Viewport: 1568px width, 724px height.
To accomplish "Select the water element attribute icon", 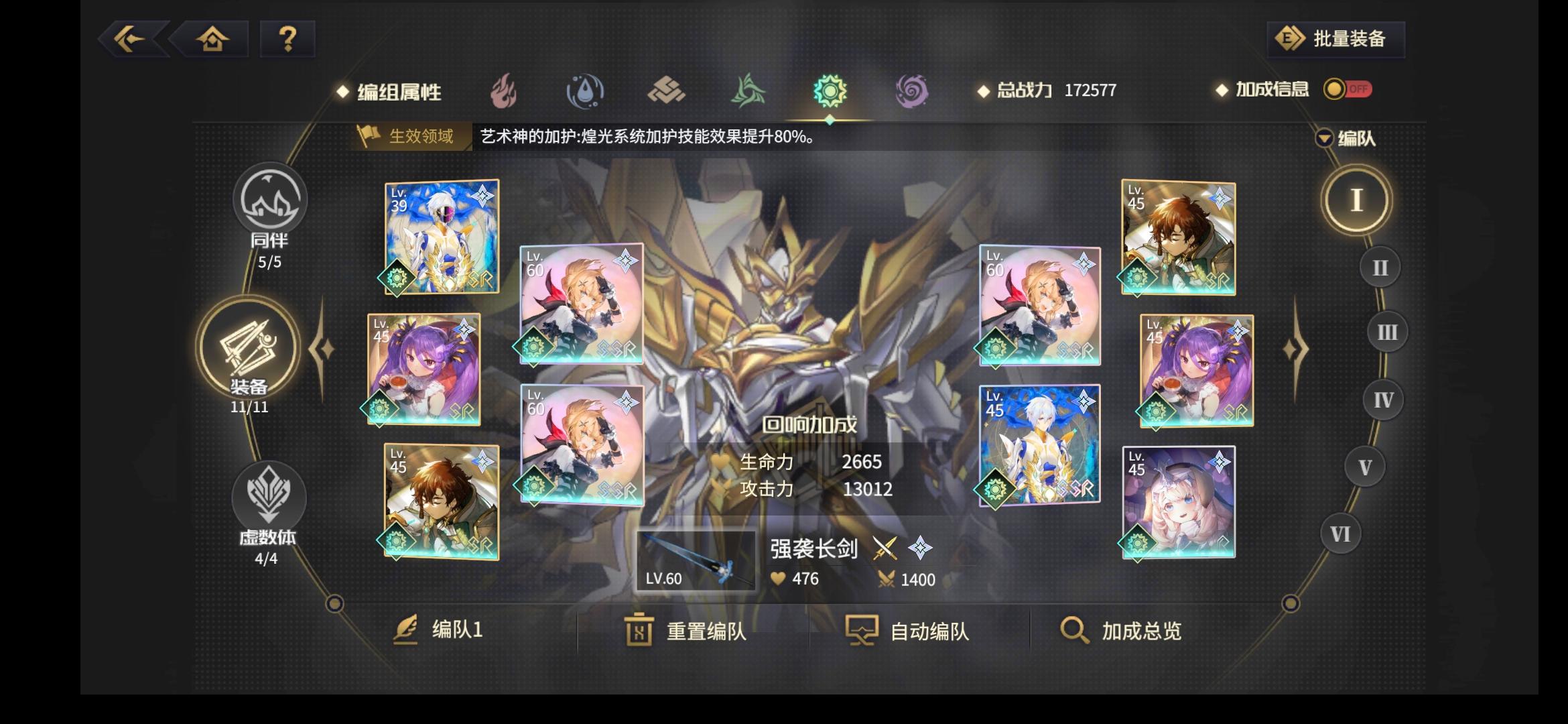I will pyautogui.click(x=585, y=93).
